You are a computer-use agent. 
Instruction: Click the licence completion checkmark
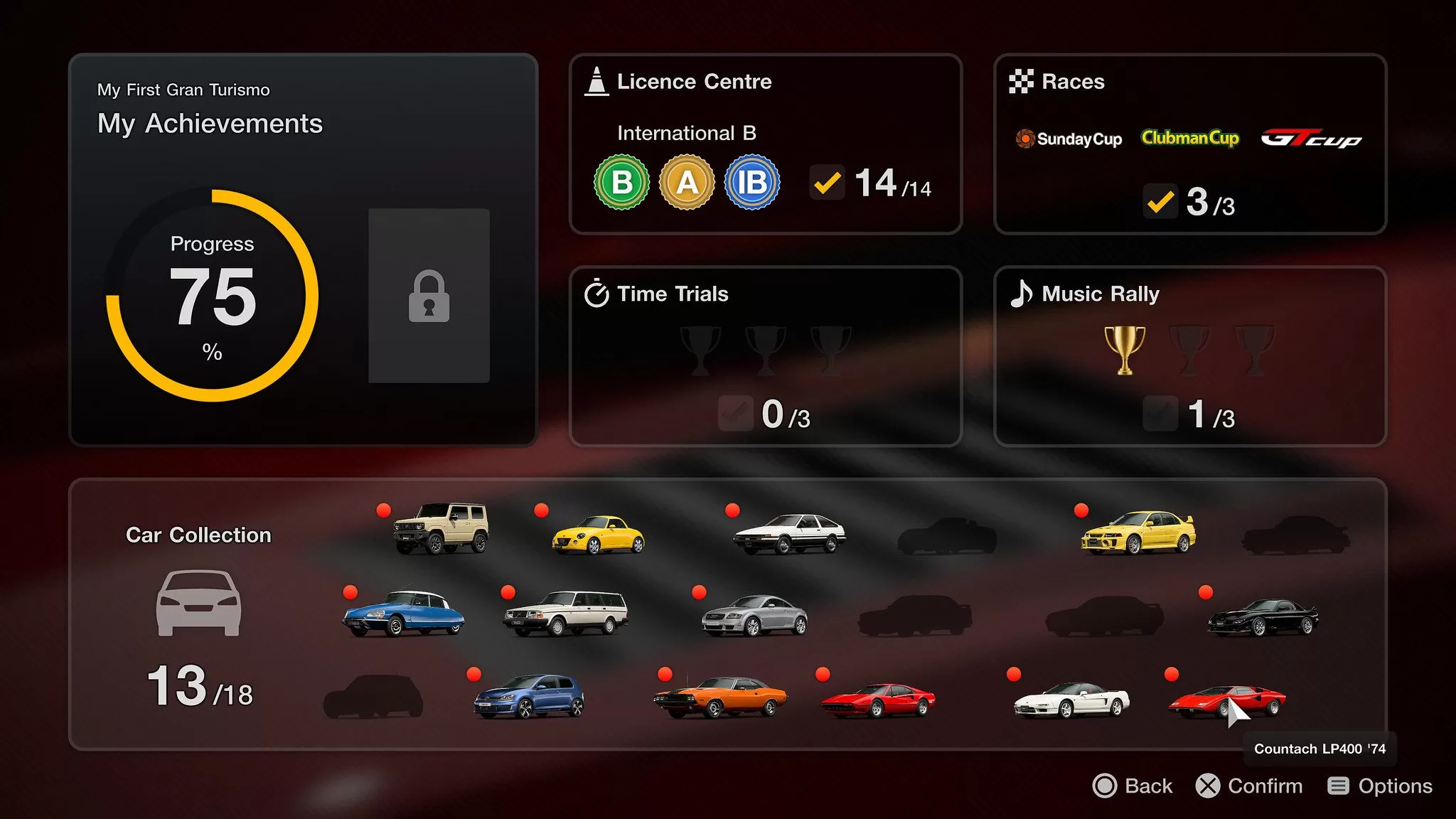pos(827,183)
